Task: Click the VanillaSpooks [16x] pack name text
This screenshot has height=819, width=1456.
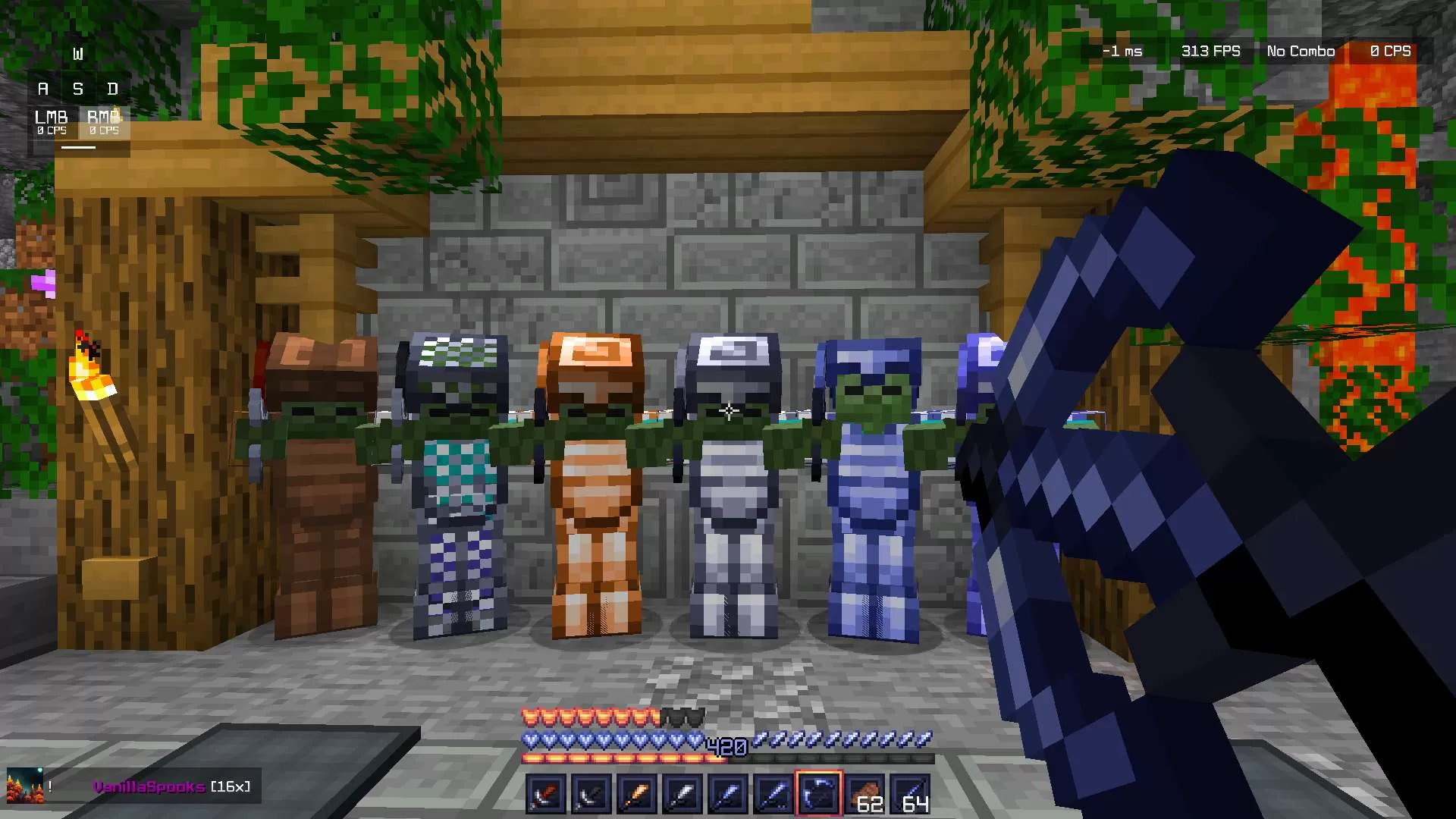Action: 171,787
